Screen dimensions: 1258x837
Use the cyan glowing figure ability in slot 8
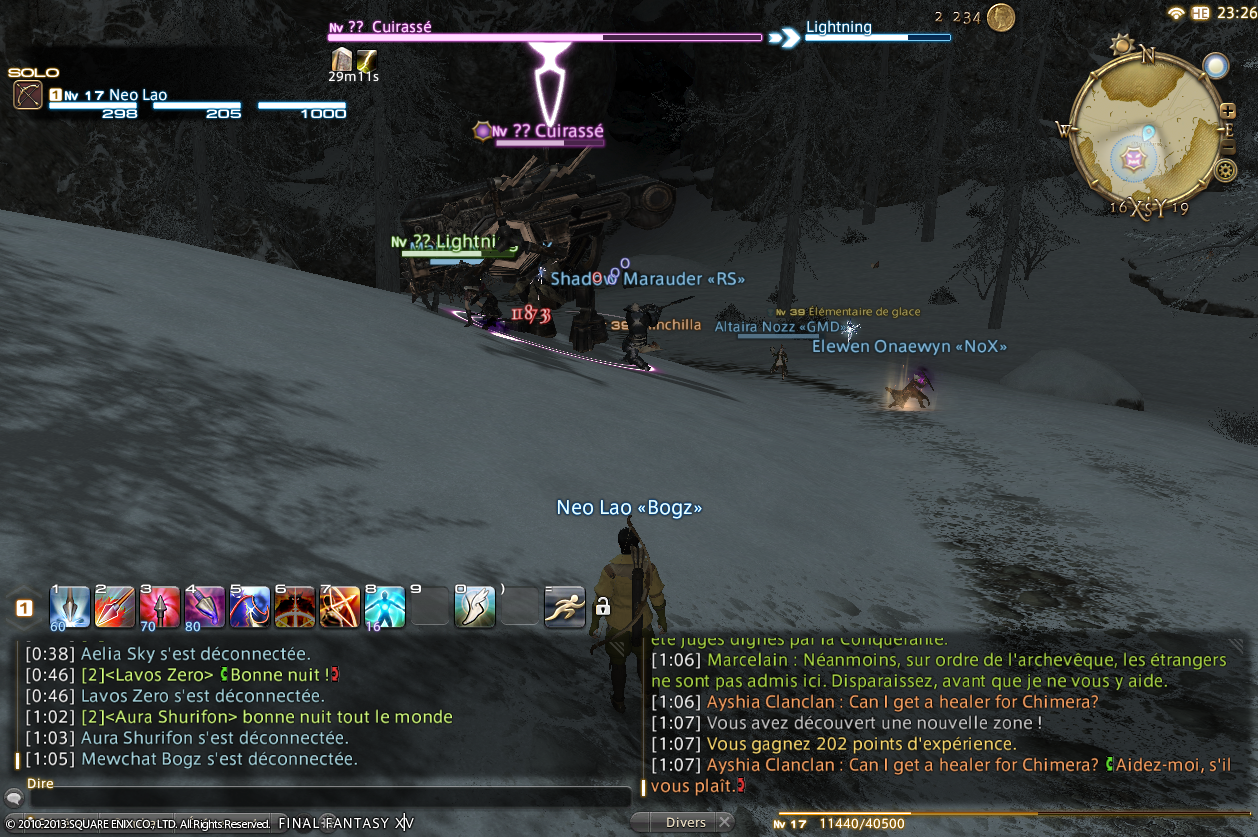[x=385, y=606]
